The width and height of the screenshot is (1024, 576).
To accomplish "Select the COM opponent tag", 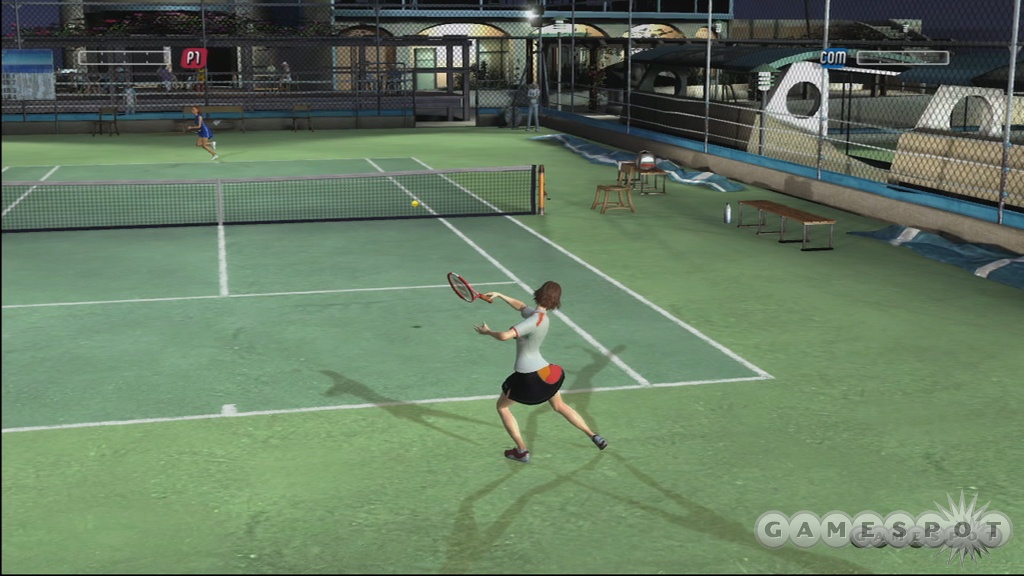I will click(833, 57).
